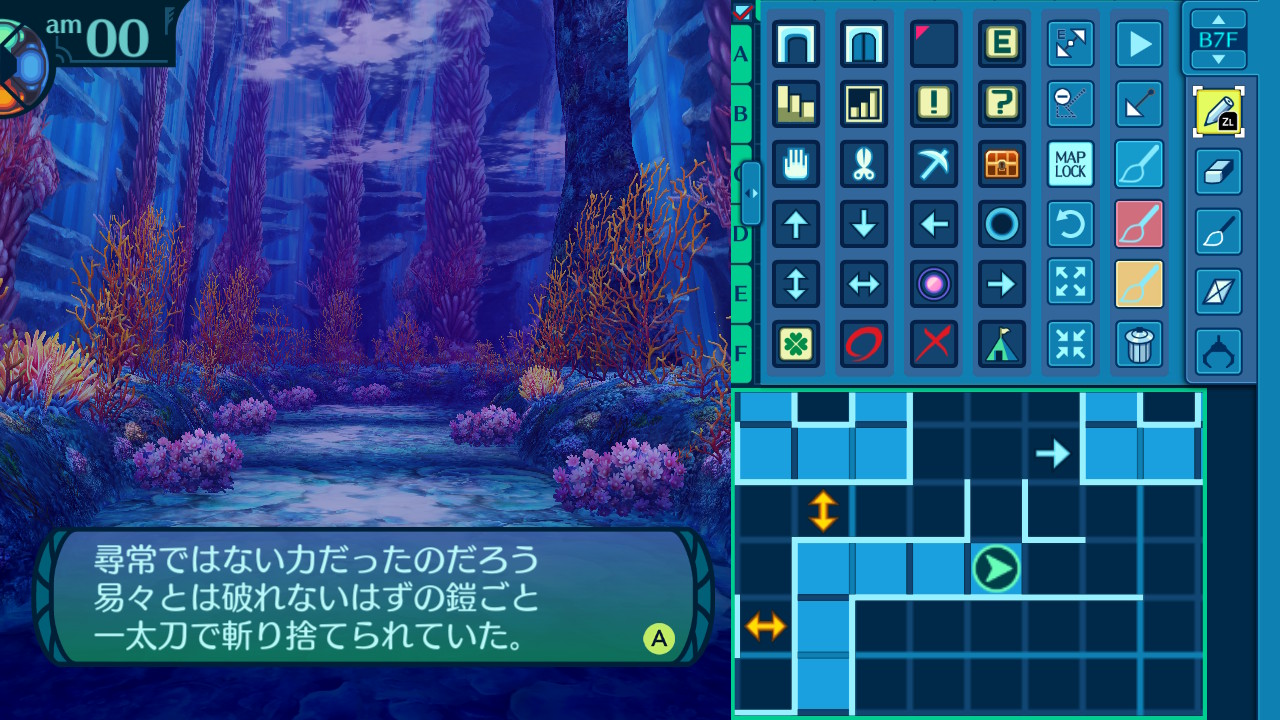This screenshot has height=720, width=1280.
Task: Select the tent campsite icon
Action: [x=1002, y=344]
